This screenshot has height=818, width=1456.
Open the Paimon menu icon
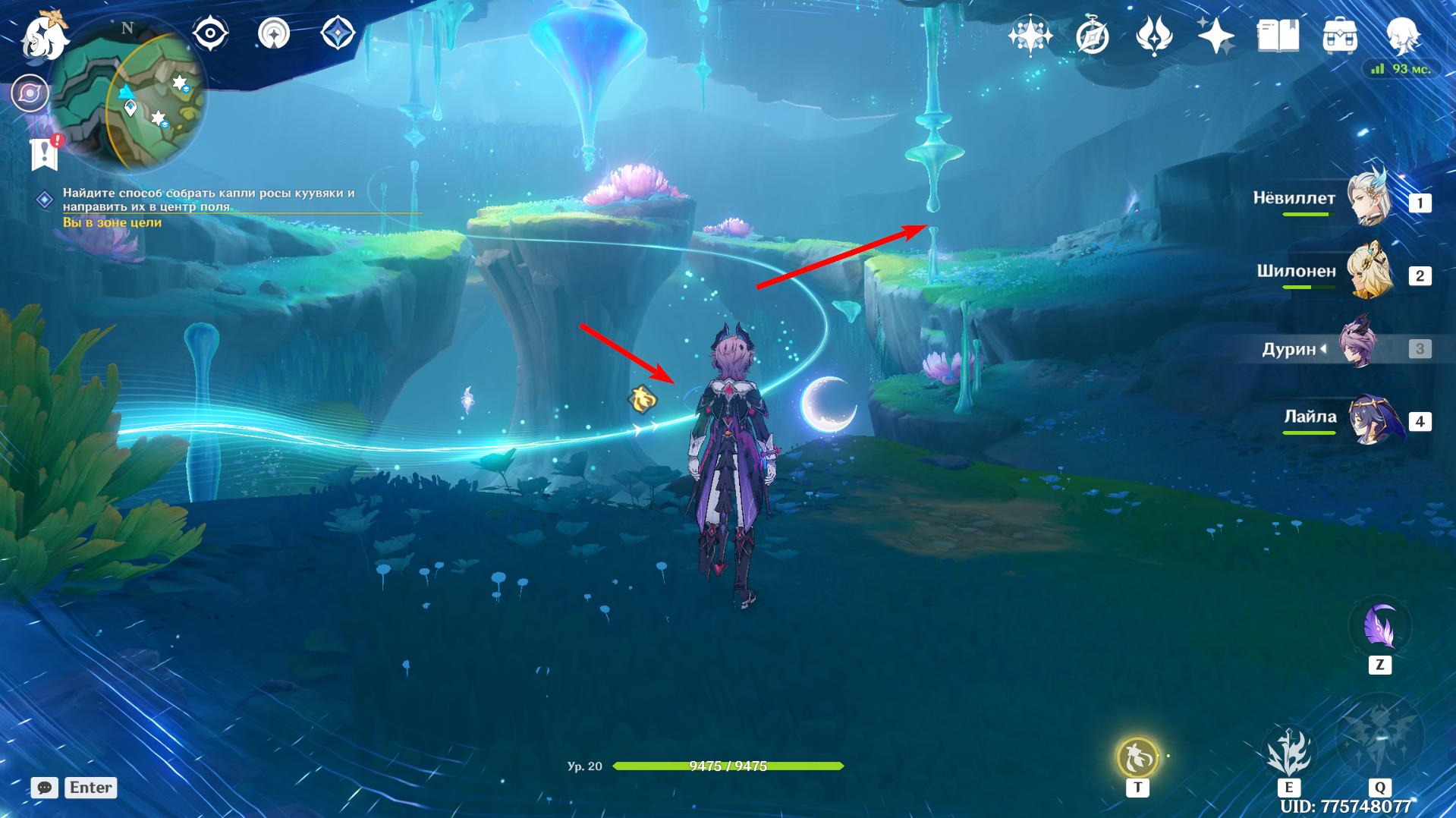44,36
